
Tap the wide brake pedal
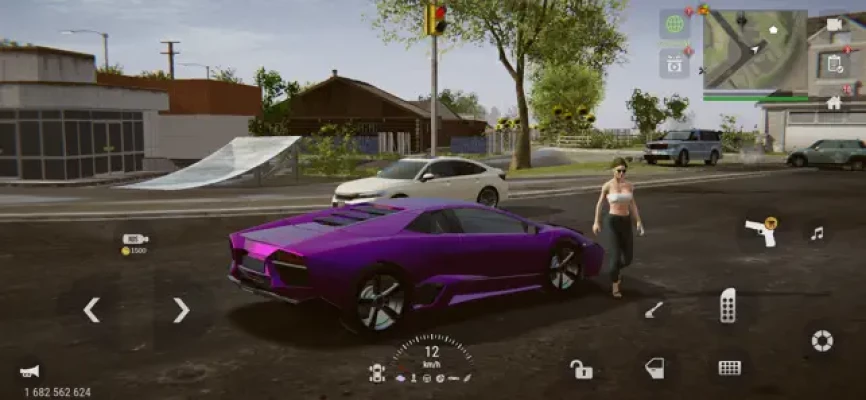(x=730, y=368)
